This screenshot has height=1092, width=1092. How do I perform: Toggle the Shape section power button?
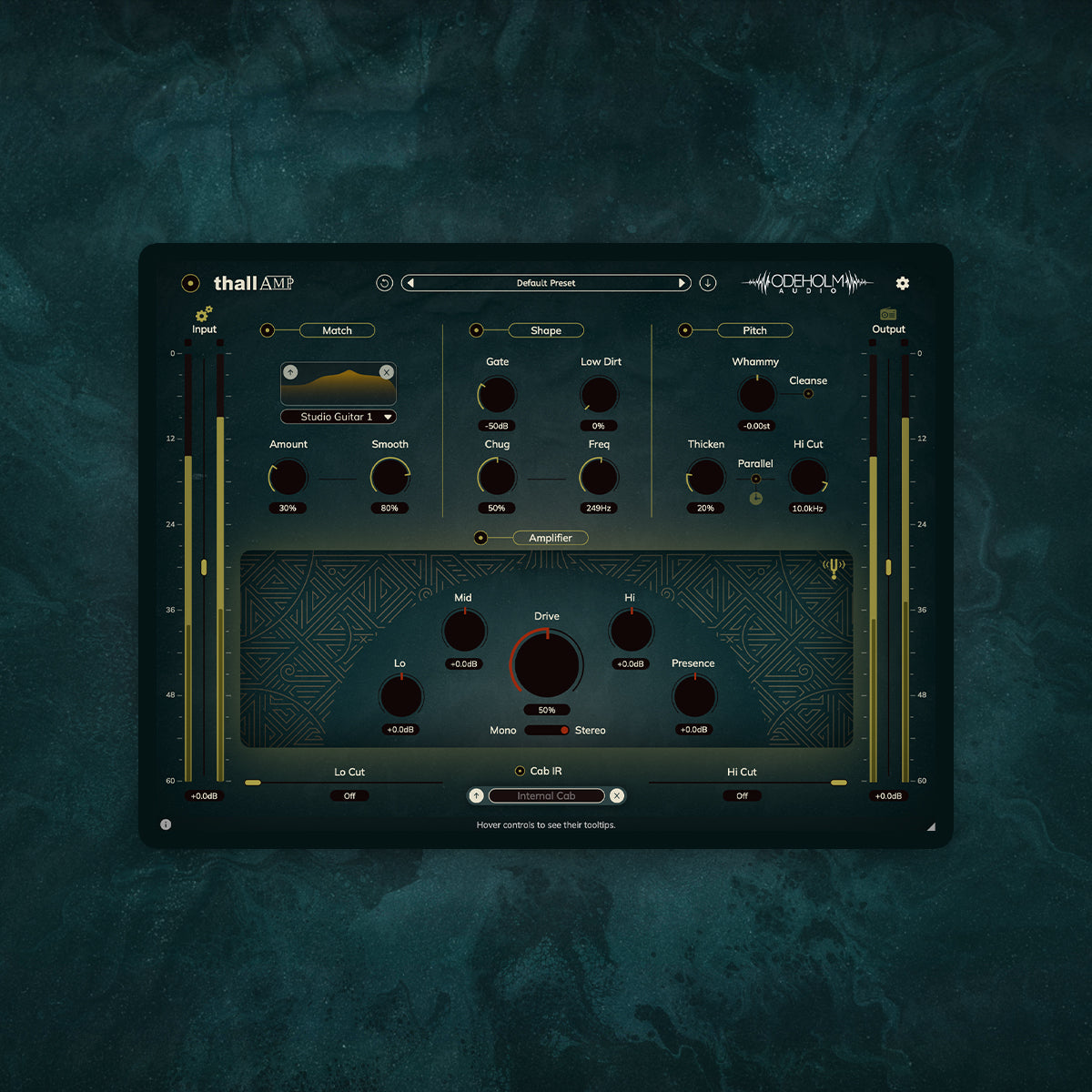click(x=476, y=330)
